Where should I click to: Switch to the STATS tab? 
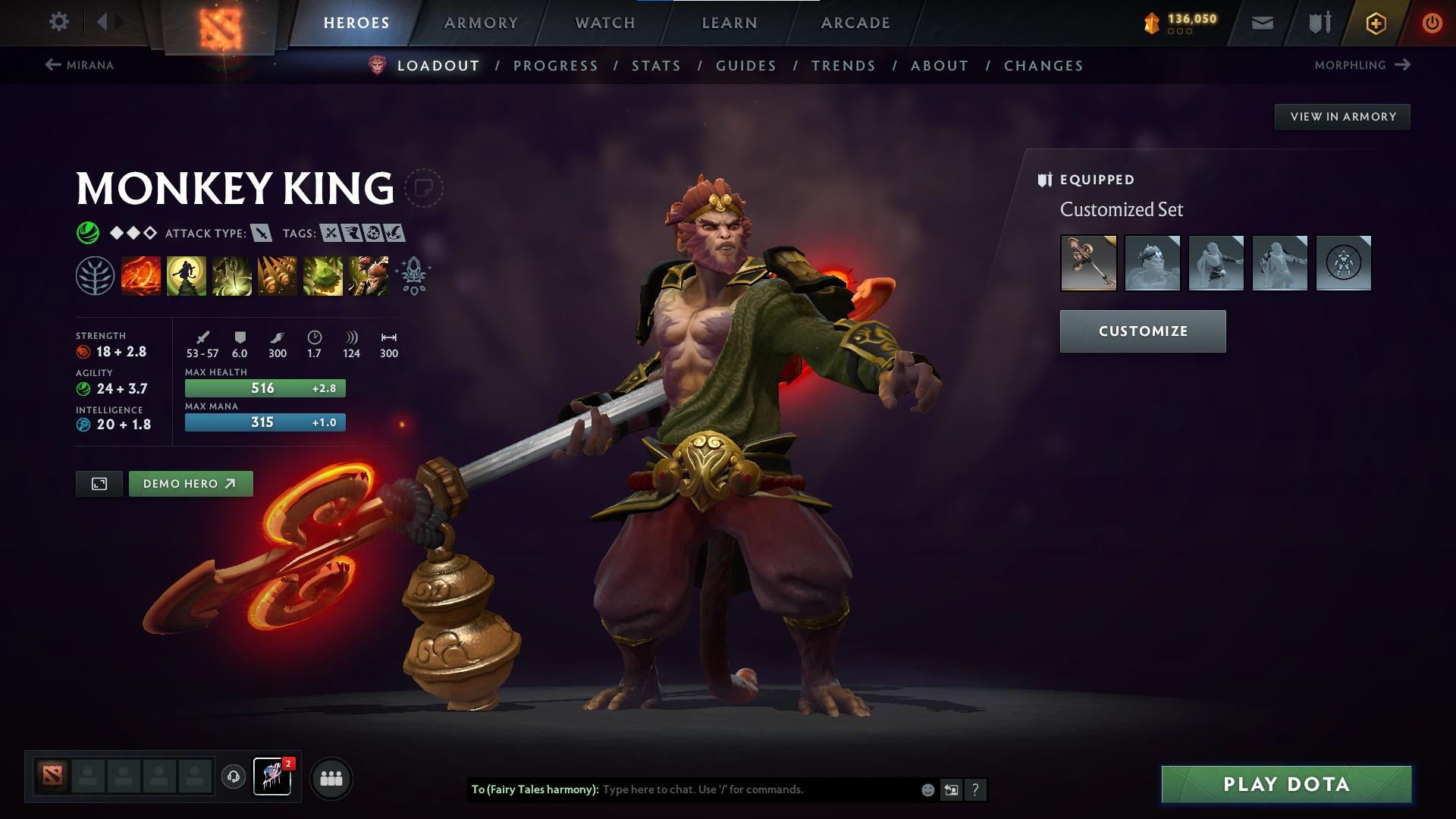657,66
